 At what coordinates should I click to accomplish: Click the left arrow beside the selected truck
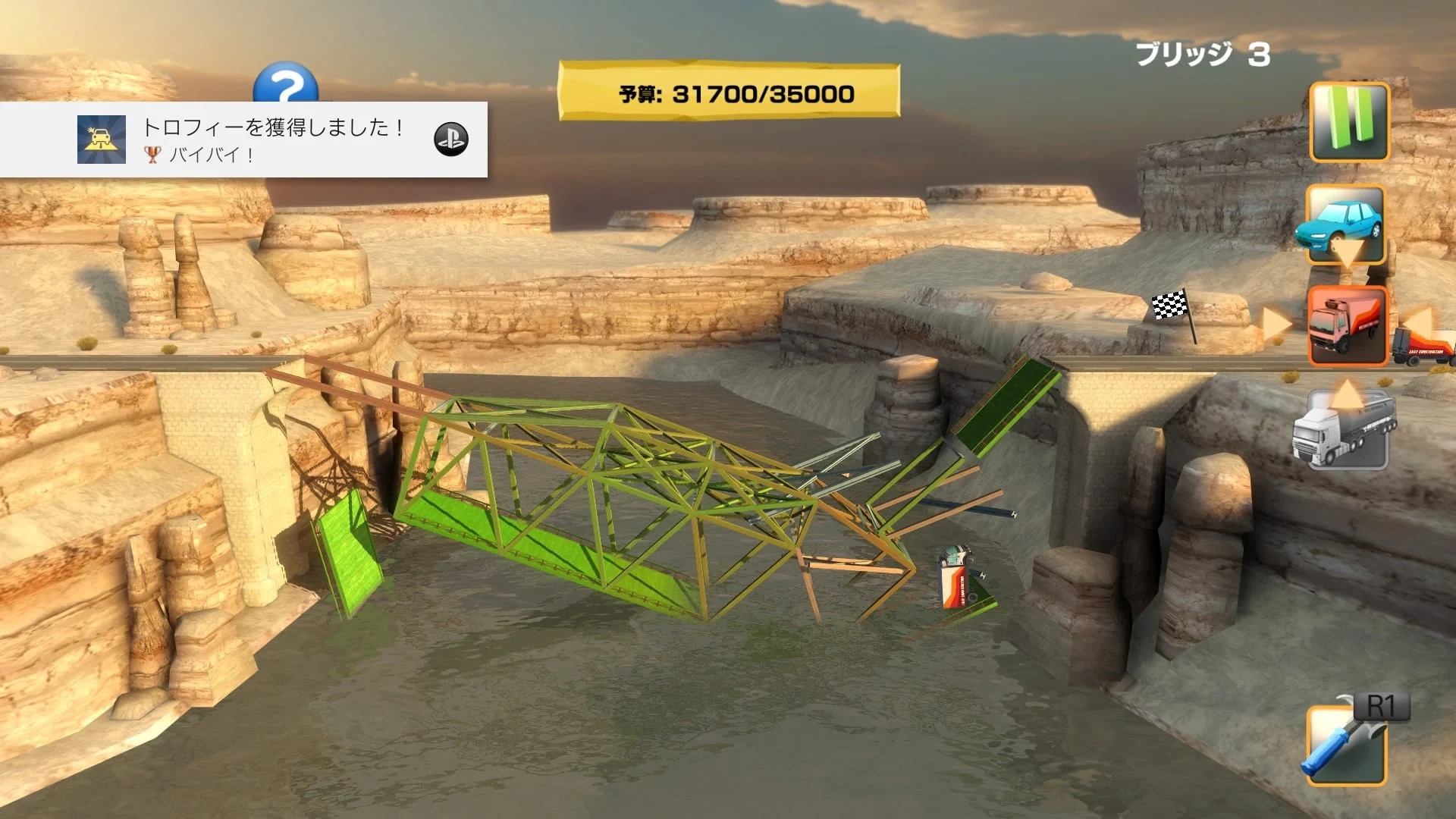1276,326
